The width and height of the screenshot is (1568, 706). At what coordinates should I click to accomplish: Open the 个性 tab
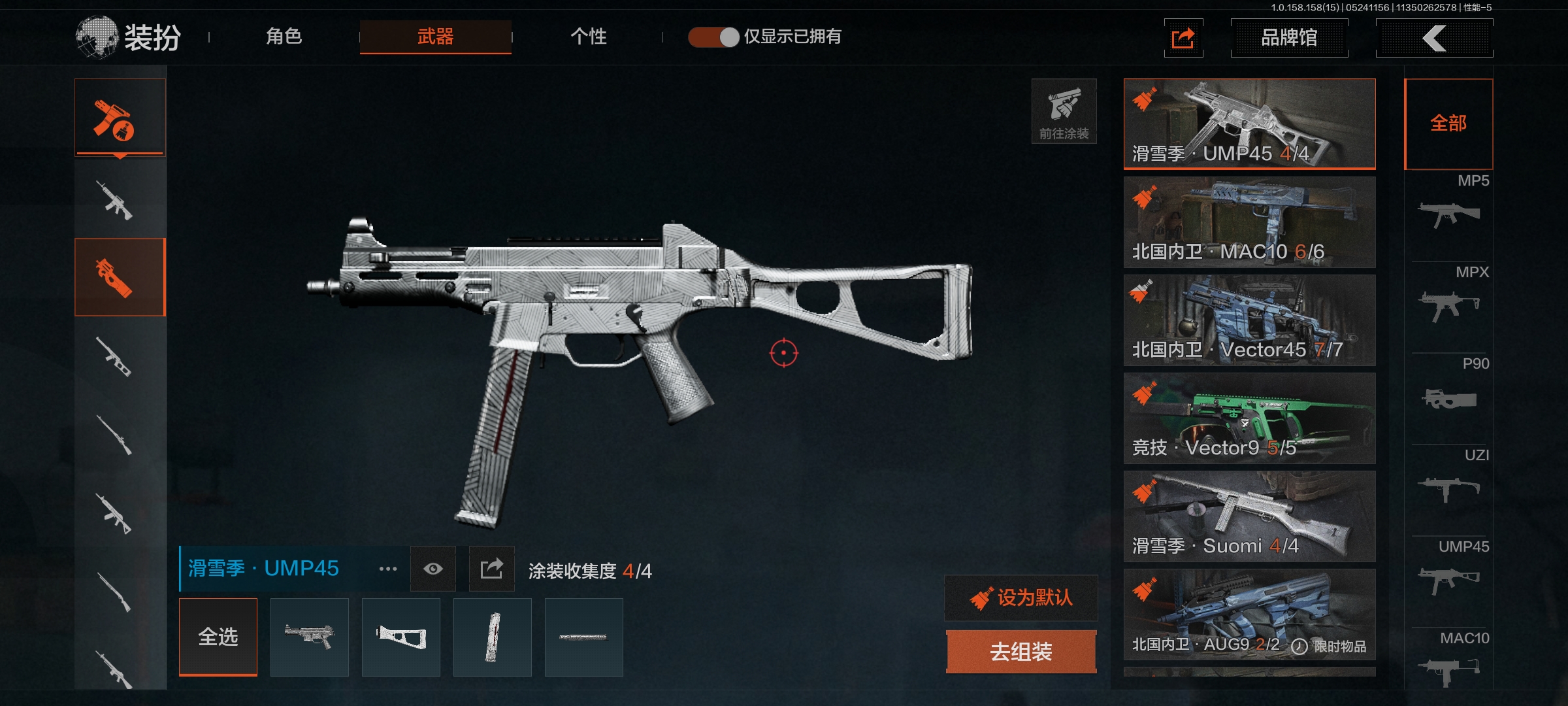(x=588, y=37)
